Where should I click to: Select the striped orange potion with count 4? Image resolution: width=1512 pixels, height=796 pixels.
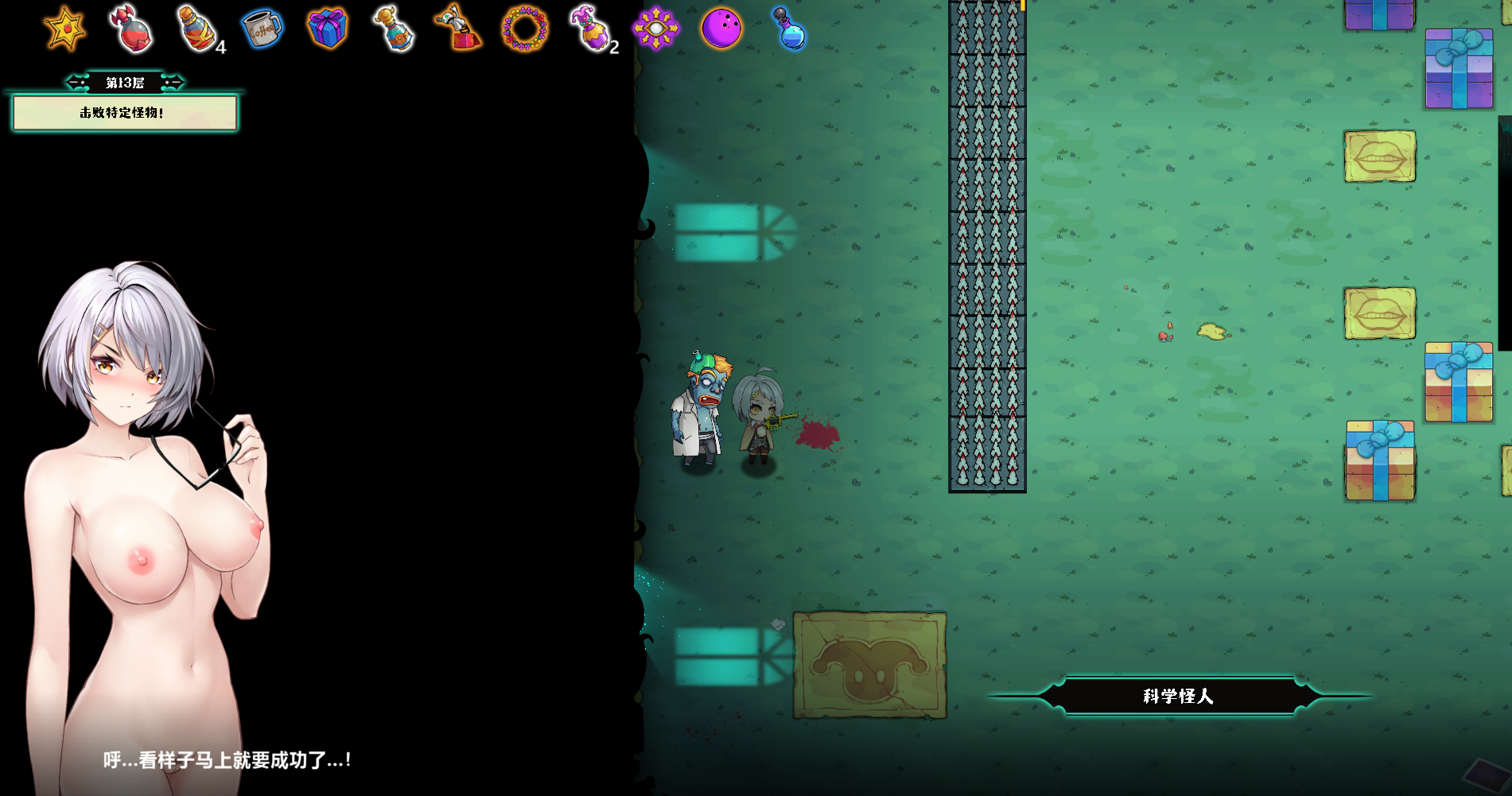tap(197, 29)
